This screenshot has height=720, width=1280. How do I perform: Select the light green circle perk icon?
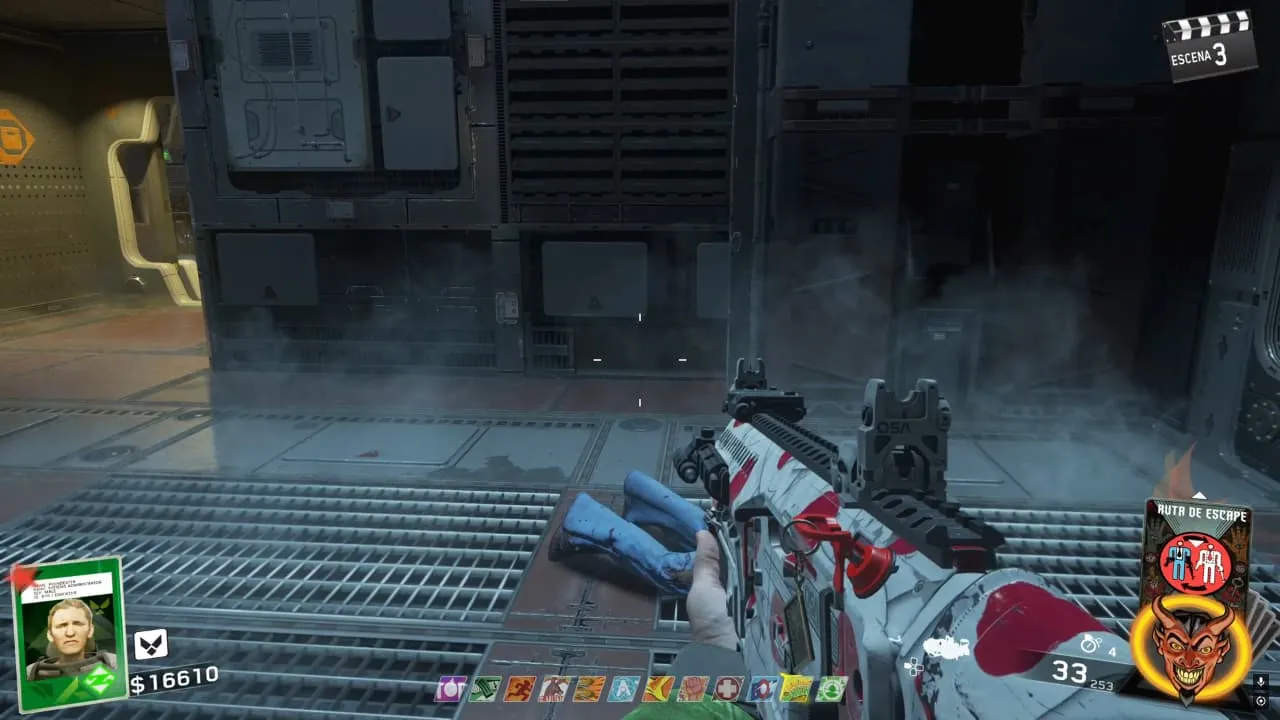[x=831, y=688]
